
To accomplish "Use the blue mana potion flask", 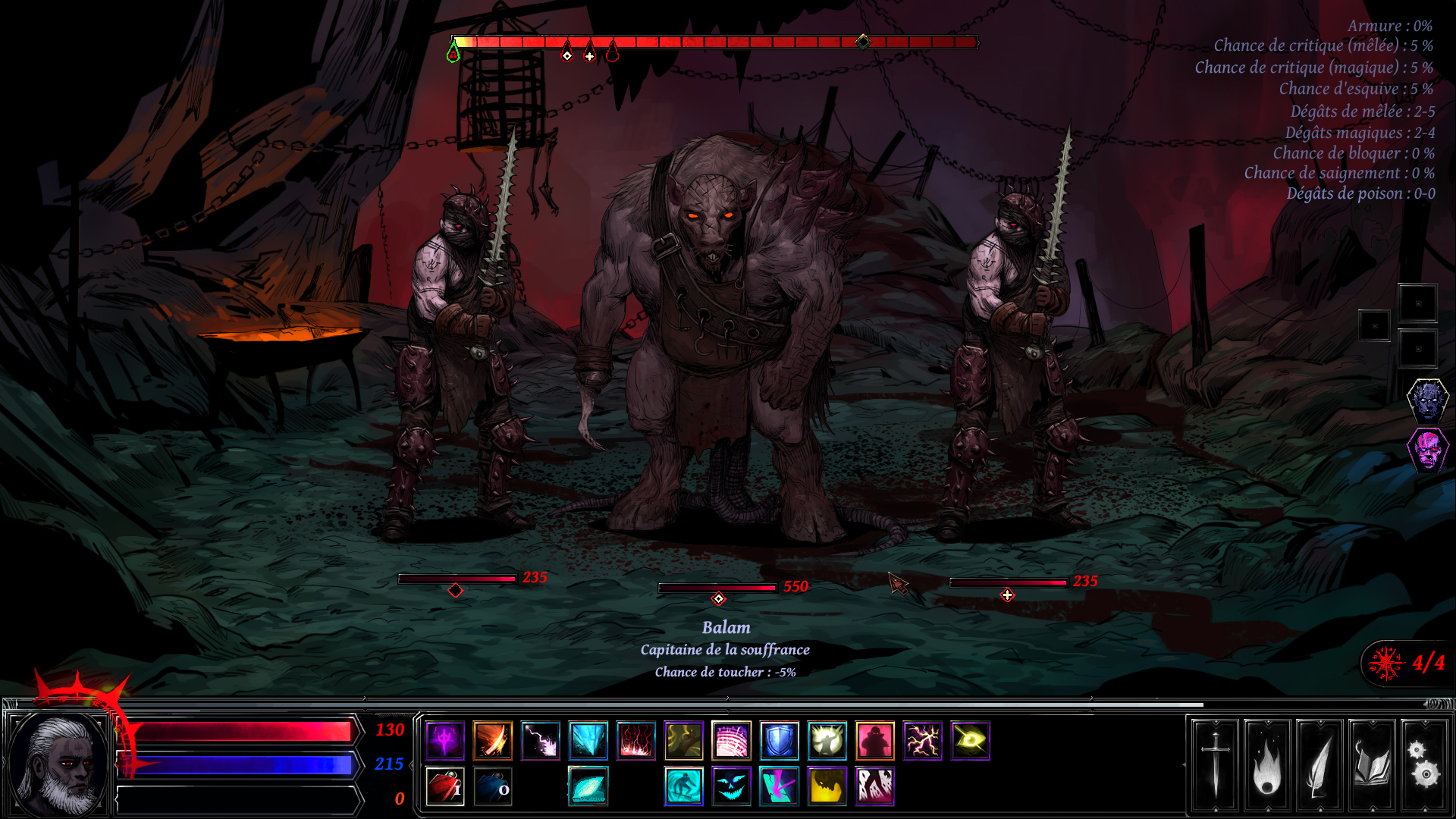I will [494, 788].
